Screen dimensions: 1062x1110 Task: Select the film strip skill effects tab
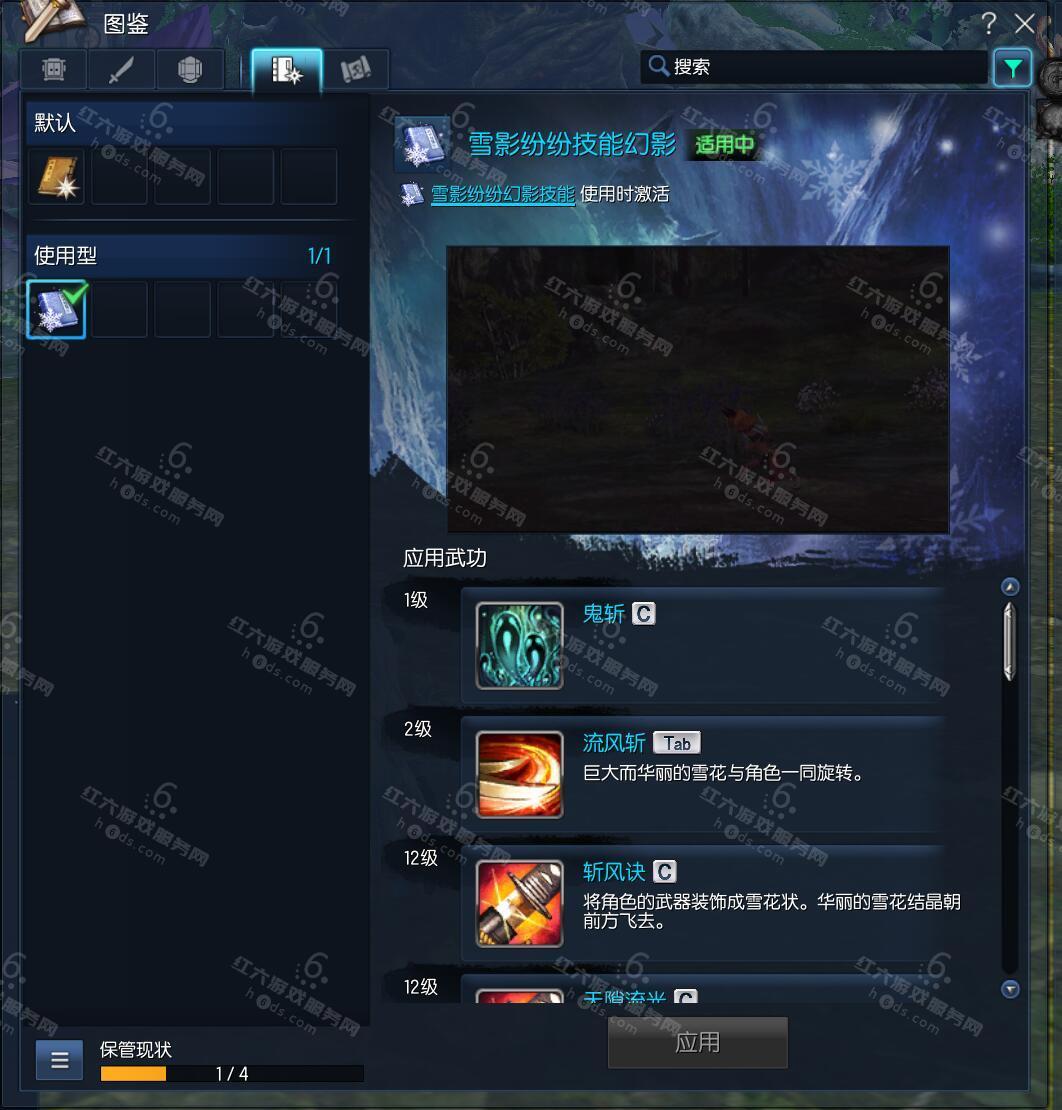pos(286,69)
